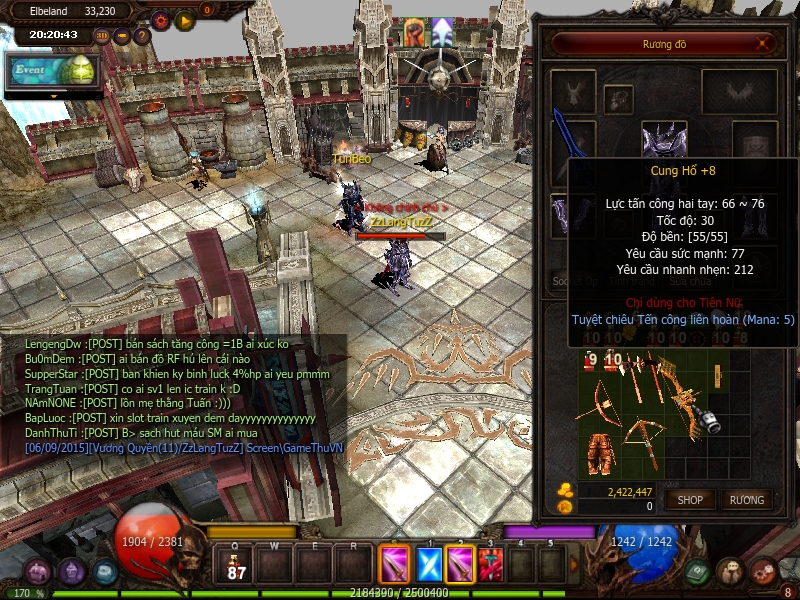Activate the red skill in slot 3
The width and height of the screenshot is (800, 600).
(x=490, y=565)
